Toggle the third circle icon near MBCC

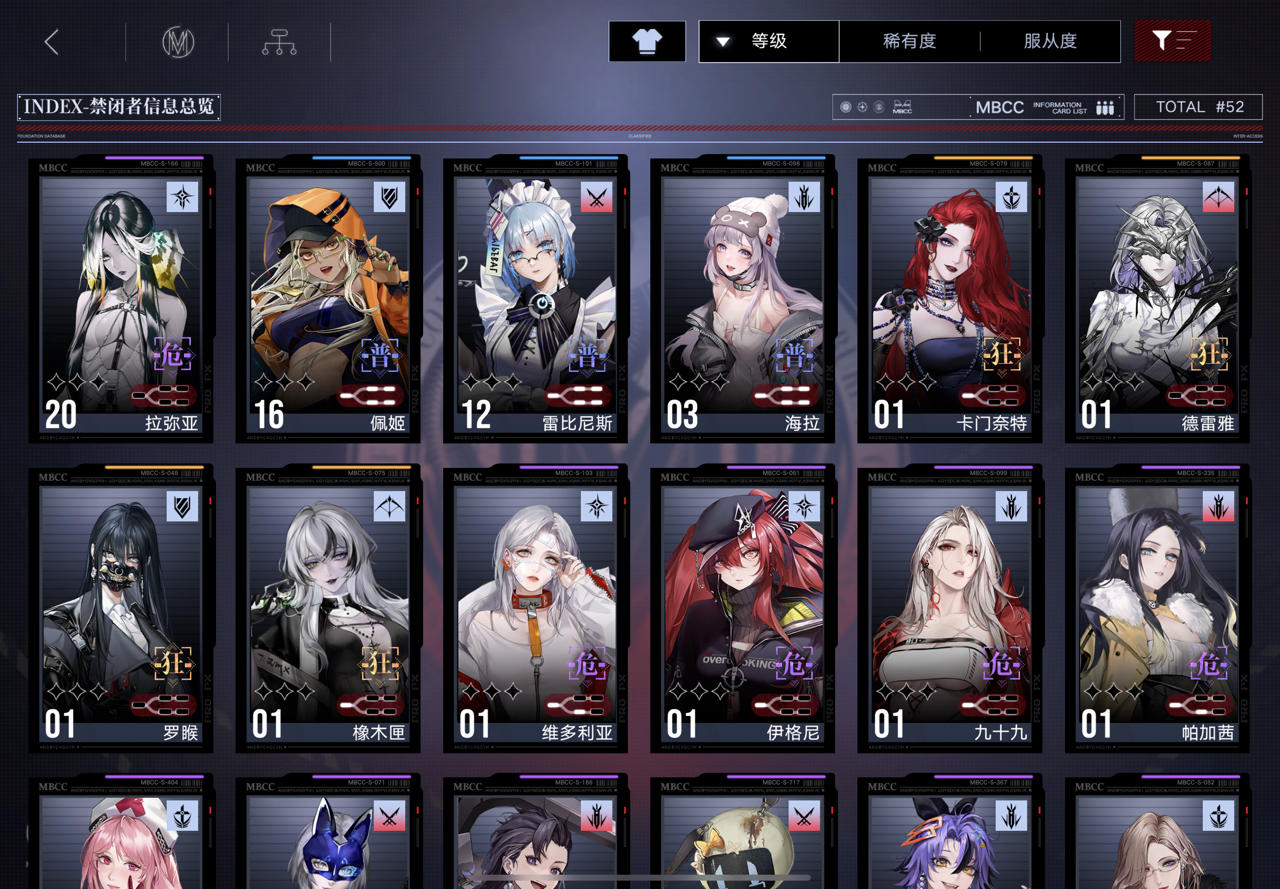tap(880, 107)
